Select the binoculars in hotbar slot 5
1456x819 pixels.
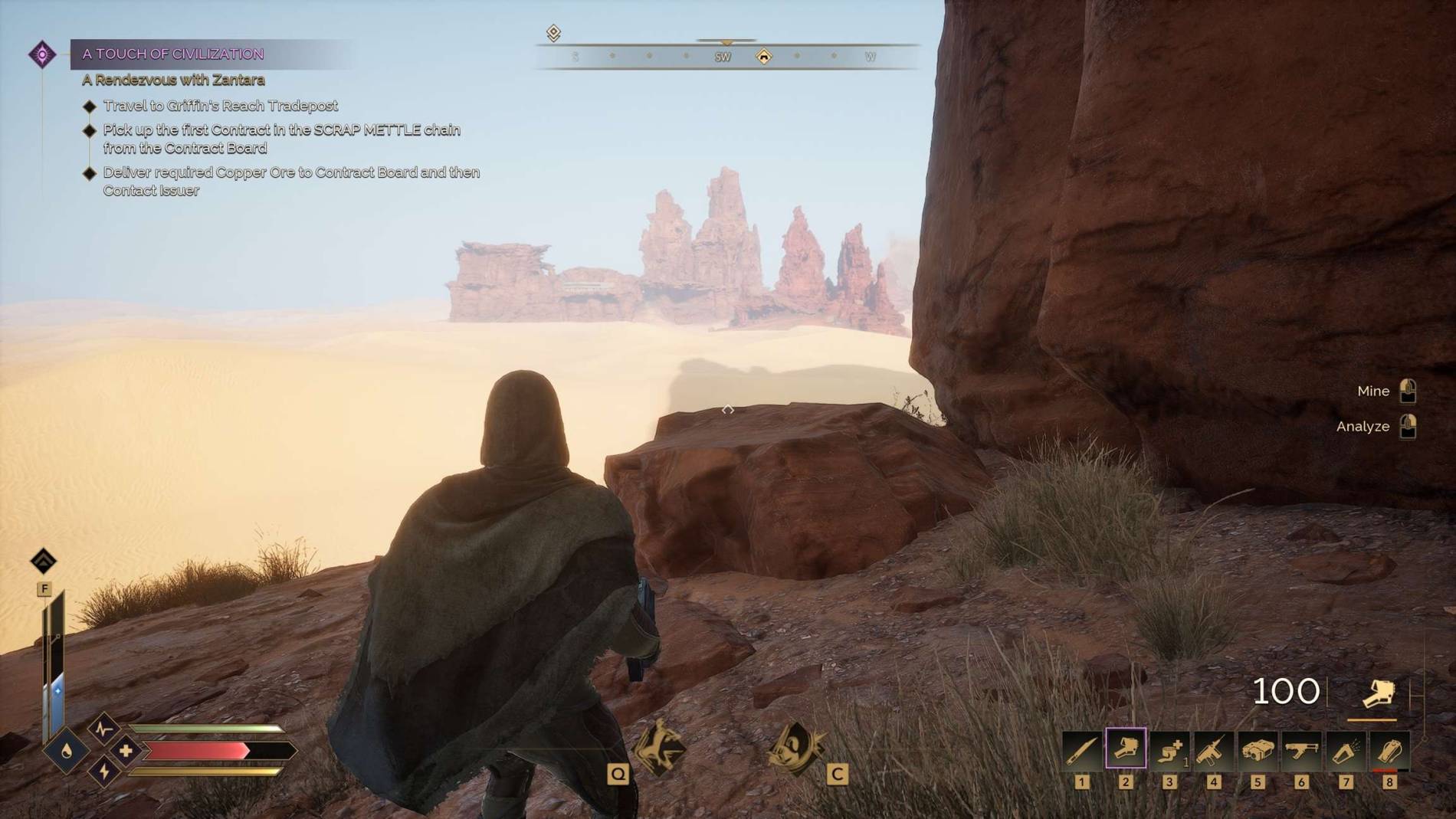coord(1258,749)
